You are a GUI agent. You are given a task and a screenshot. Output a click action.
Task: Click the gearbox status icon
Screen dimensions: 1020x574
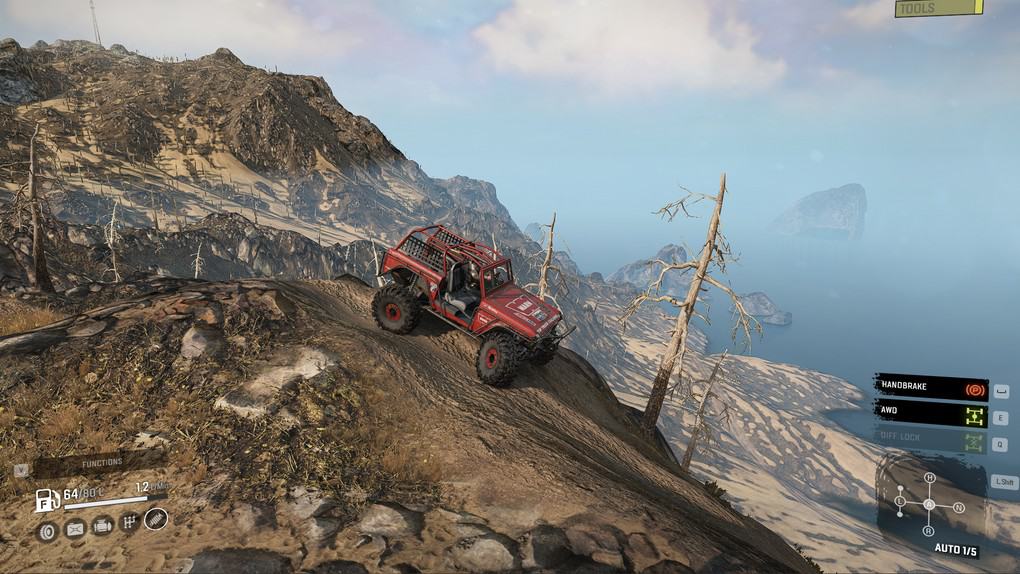[x=129, y=523]
